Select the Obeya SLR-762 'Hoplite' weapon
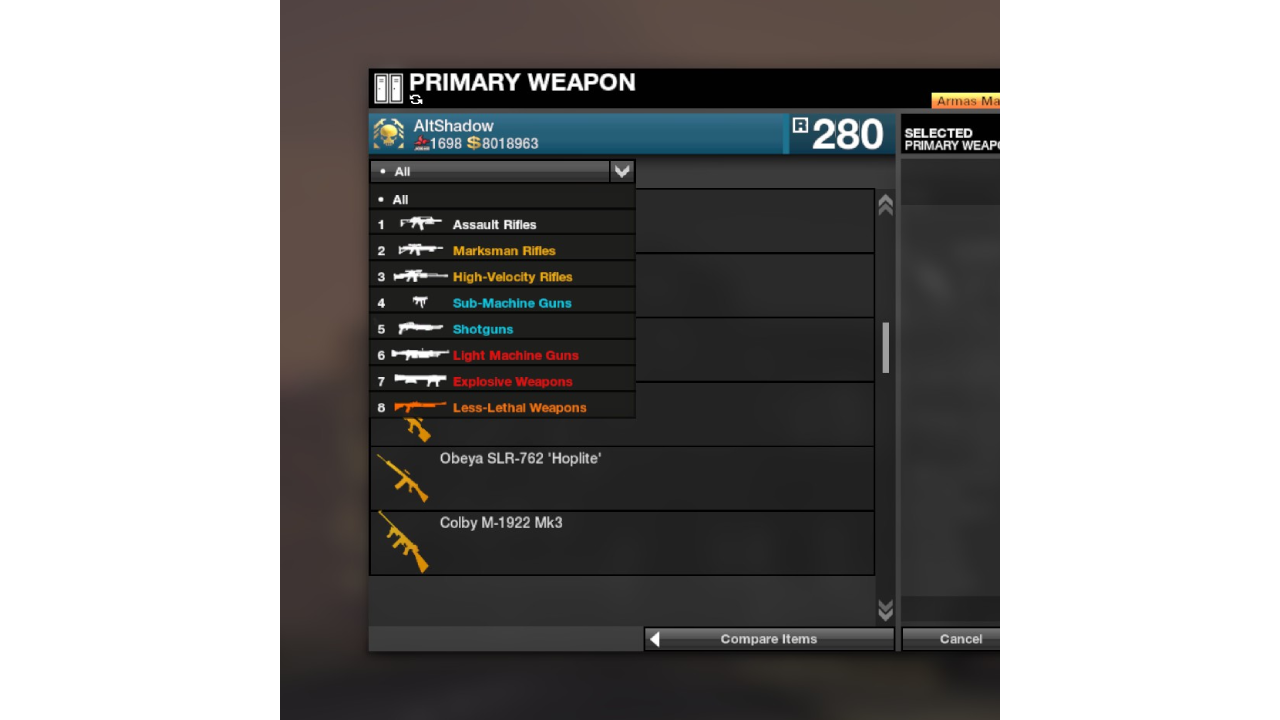This screenshot has height=720, width=1280. tap(620, 478)
